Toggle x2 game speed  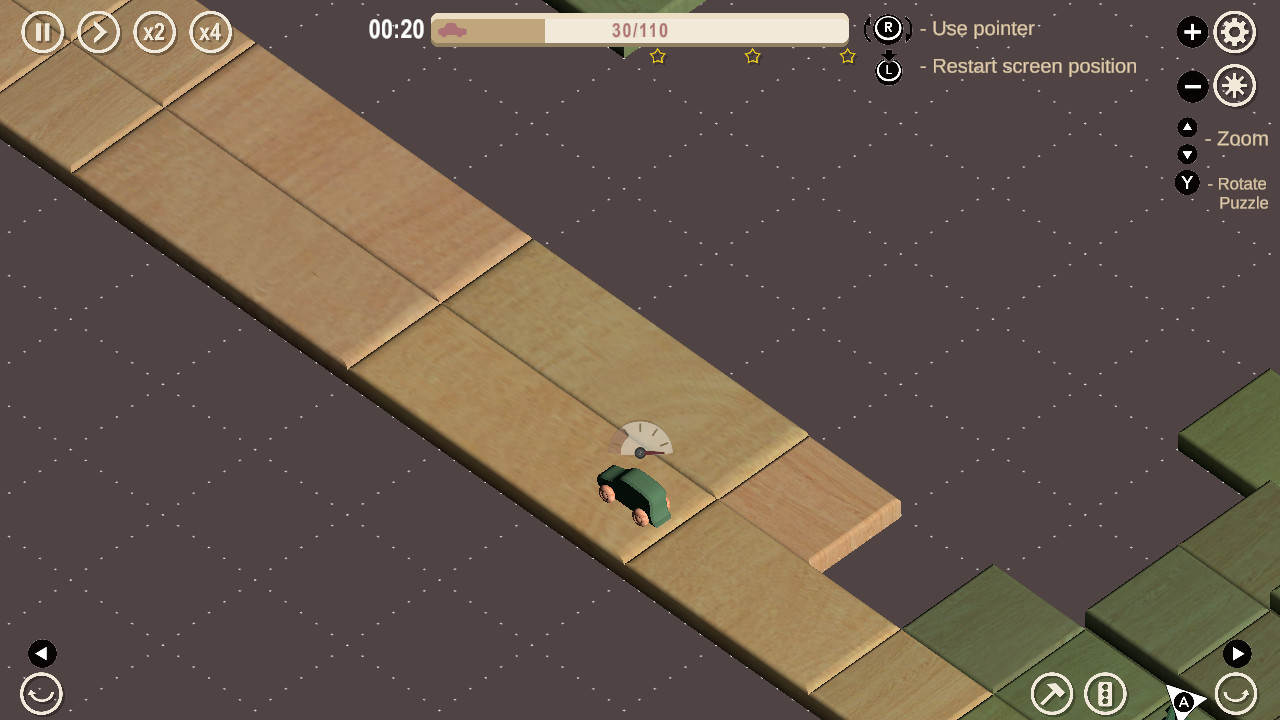coord(155,32)
